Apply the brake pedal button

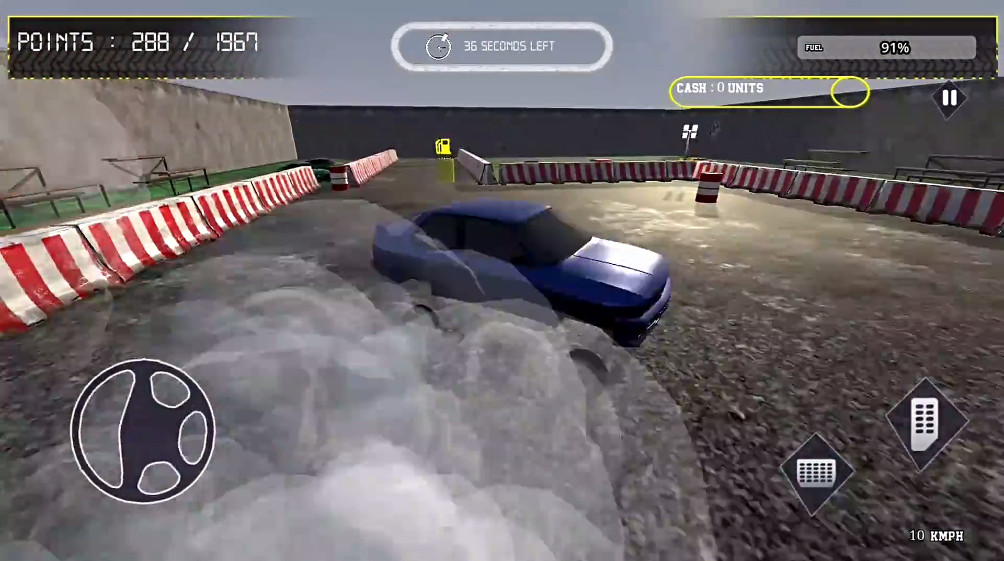click(817, 473)
